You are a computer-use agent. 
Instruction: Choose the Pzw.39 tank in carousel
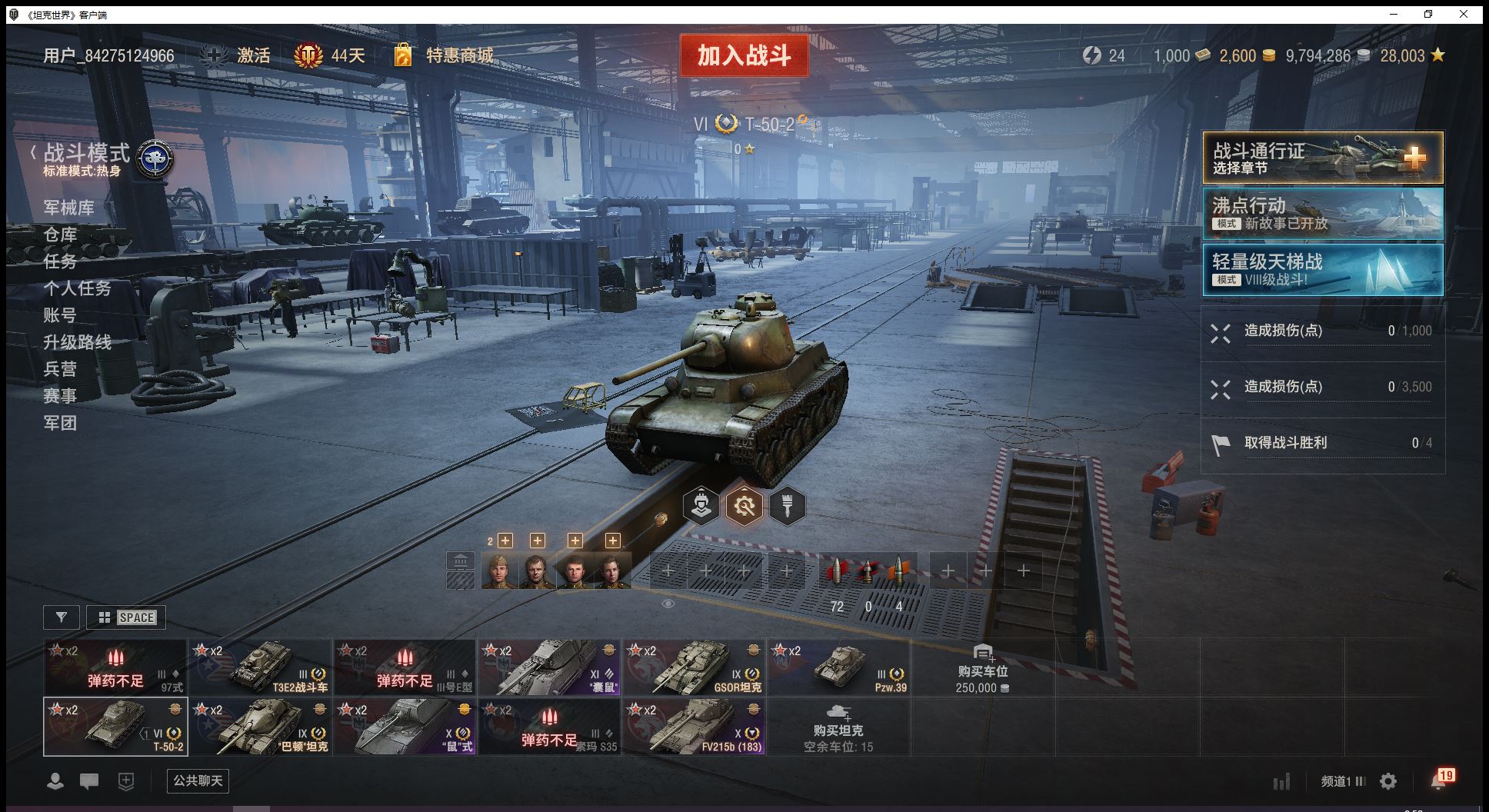838,667
